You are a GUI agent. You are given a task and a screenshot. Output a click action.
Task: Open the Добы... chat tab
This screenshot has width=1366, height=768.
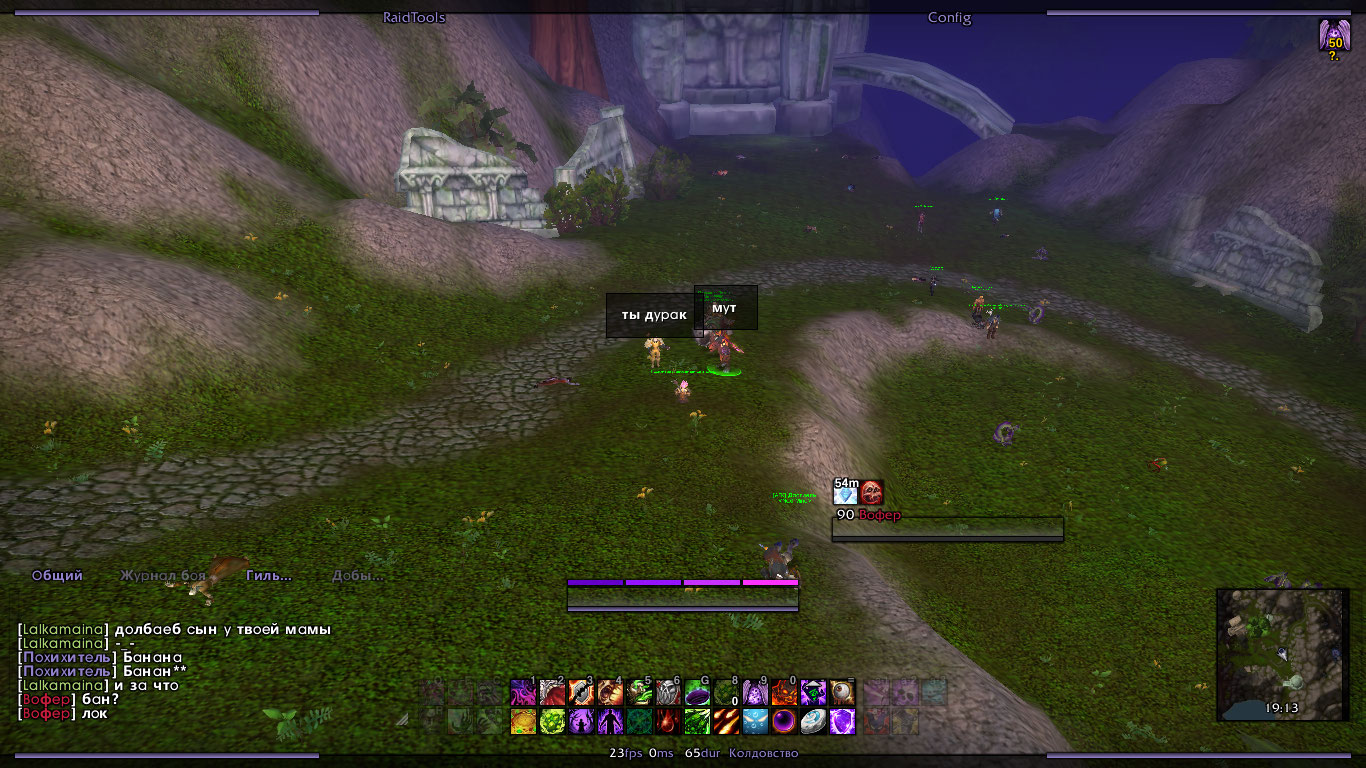pos(357,576)
